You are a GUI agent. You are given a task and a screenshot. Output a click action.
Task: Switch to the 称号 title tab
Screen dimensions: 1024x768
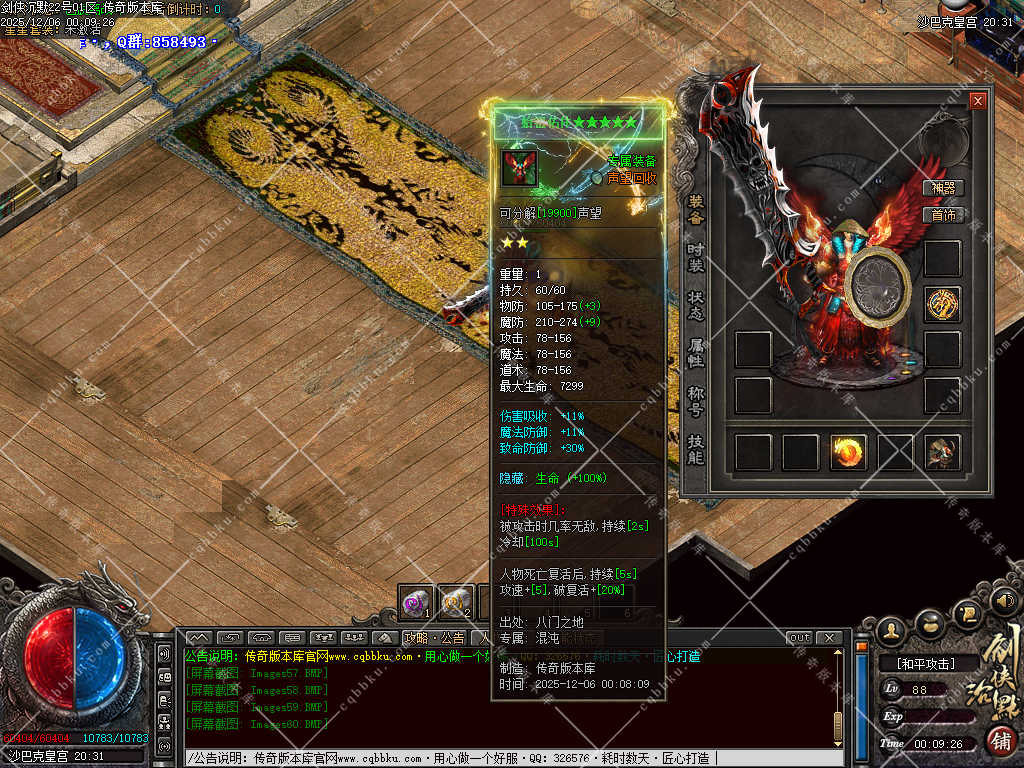pyautogui.click(x=696, y=400)
